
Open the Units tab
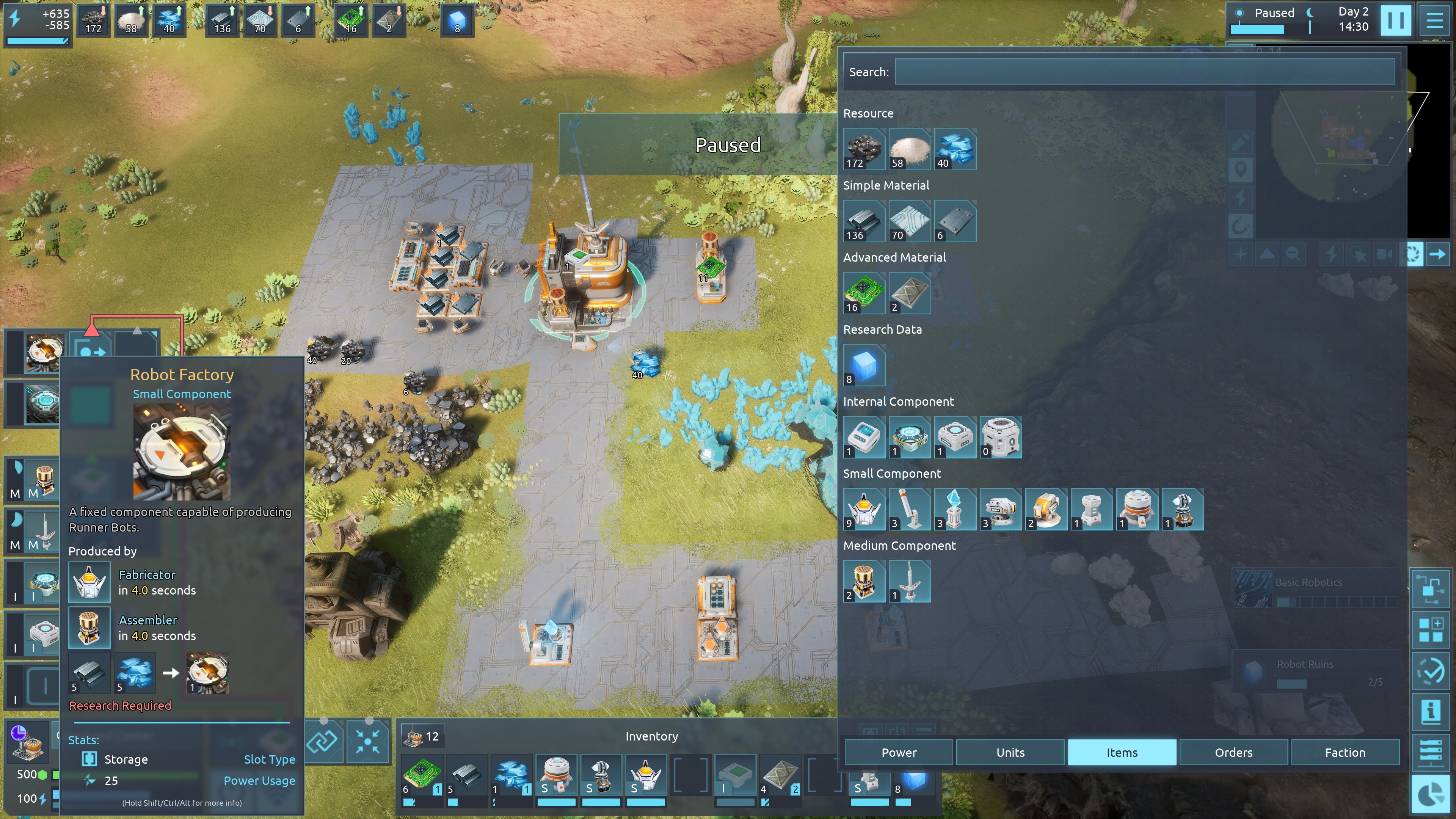(1010, 752)
